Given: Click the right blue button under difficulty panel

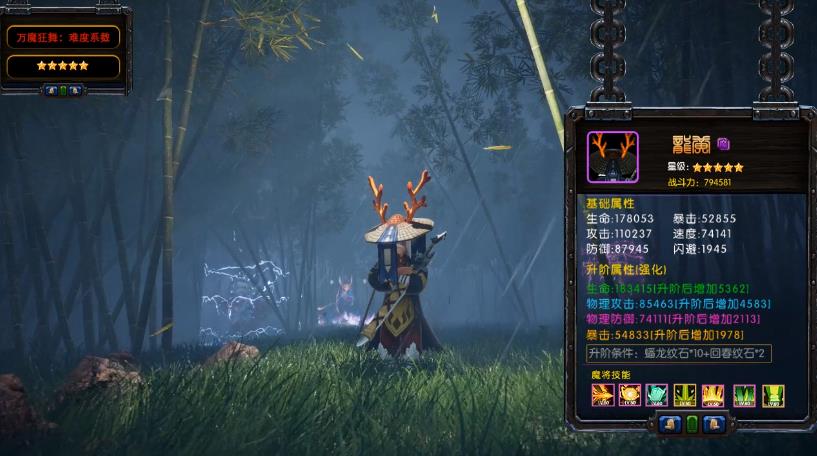Looking at the screenshot, I should (x=75, y=90).
